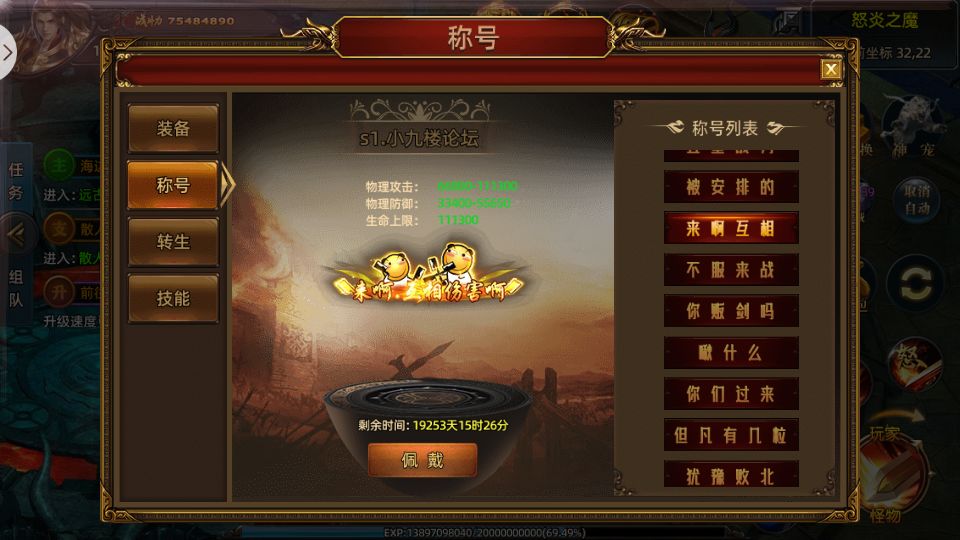
Task: Choose the 你瞅啥吗 style title below 不服来战
Action: 731,311
